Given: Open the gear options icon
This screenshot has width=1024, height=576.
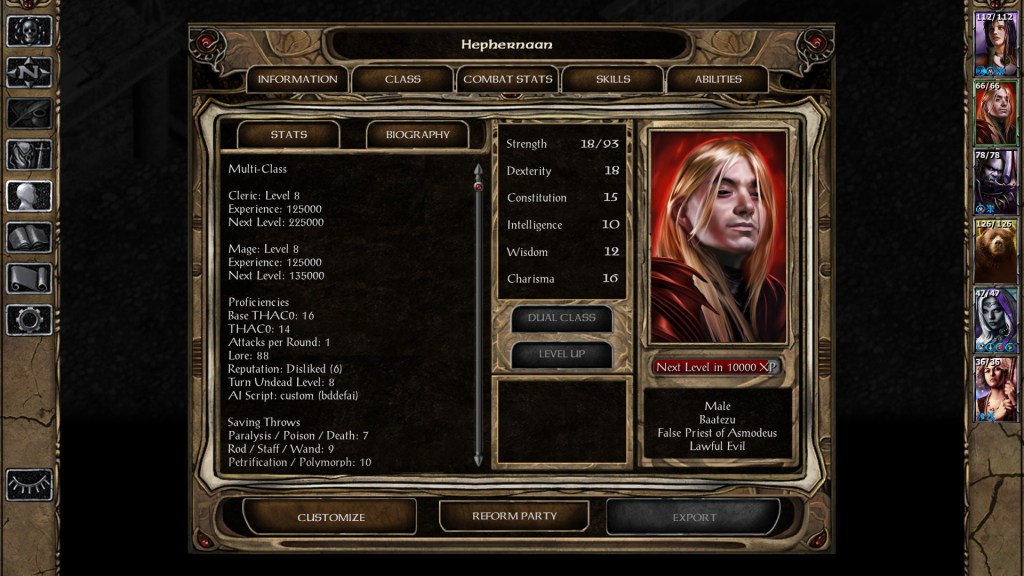Looking at the screenshot, I should [x=29, y=320].
